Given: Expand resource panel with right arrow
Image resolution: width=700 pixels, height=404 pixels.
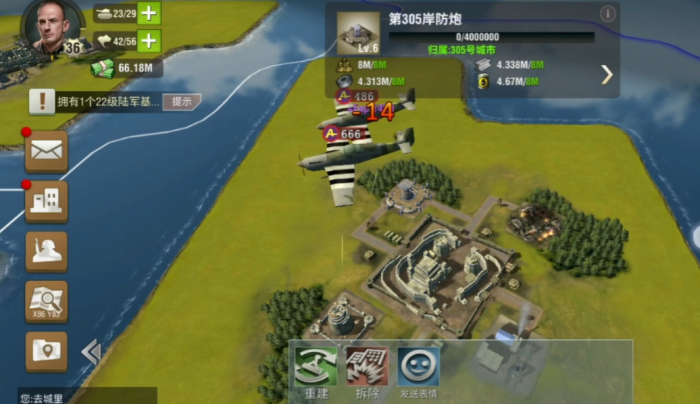Looking at the screenshot, I should pos(606,74).
